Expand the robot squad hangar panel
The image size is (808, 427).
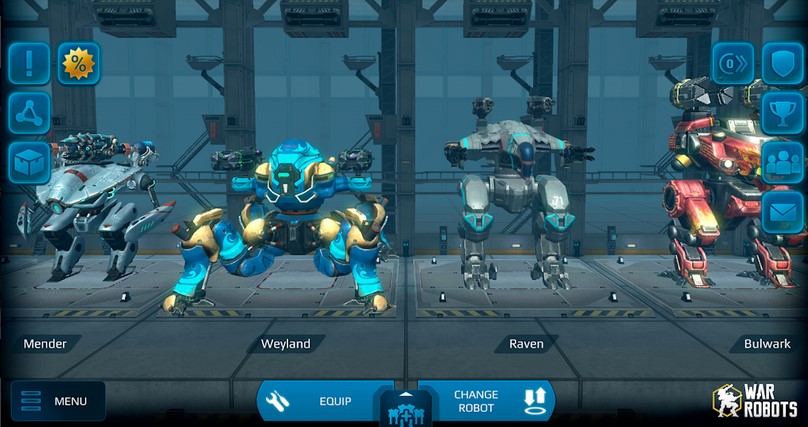point(403,404)
